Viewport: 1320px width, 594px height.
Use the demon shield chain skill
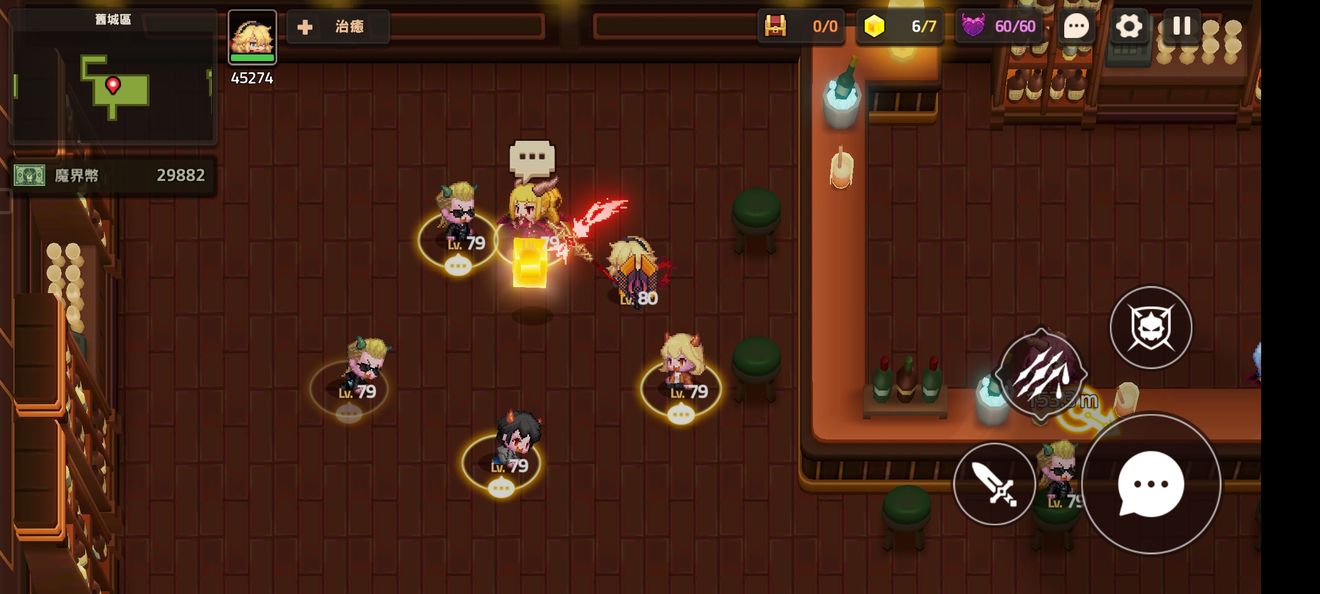pos(1151,327)
